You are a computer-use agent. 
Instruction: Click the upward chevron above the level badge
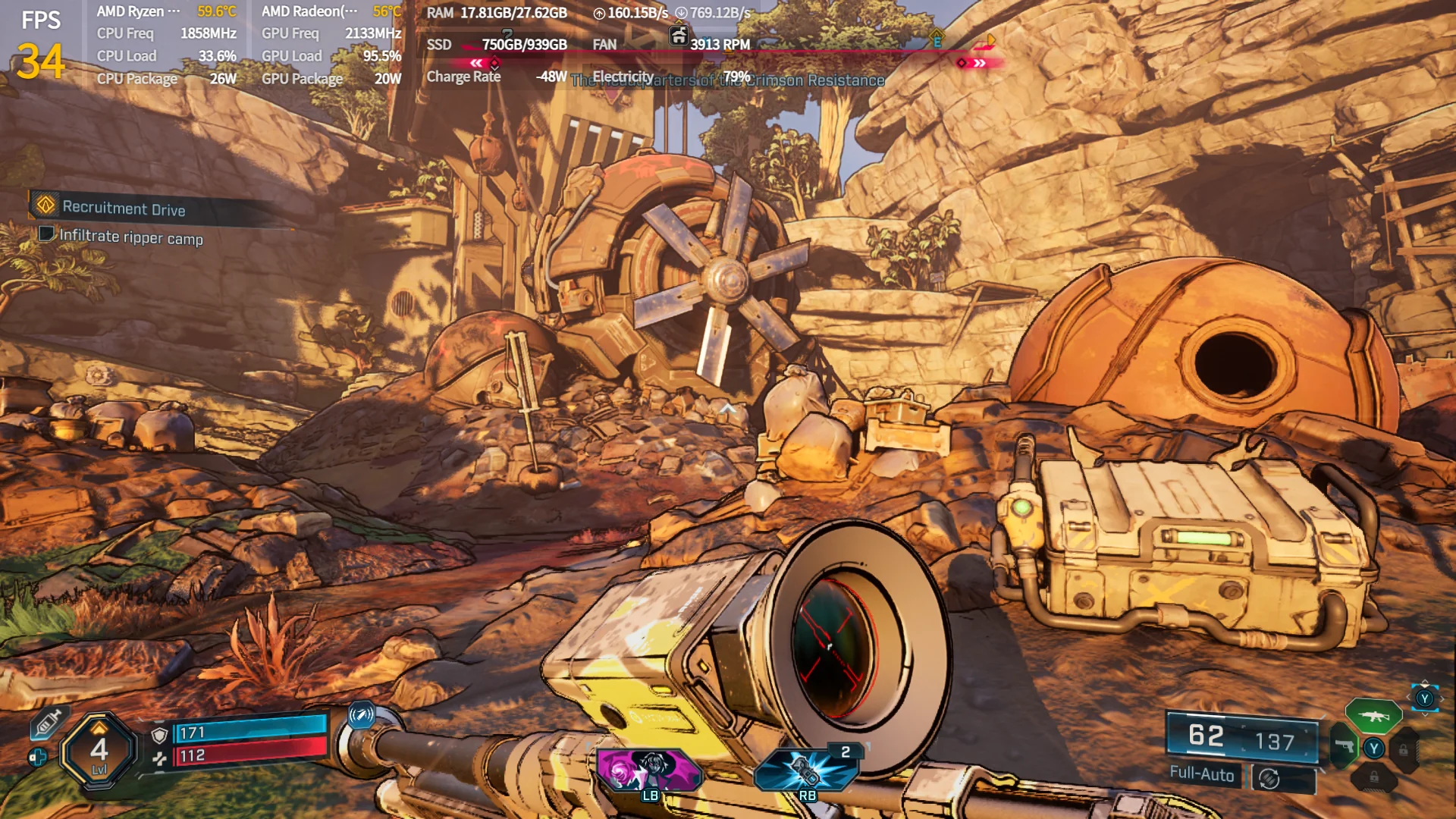(99, 729)
